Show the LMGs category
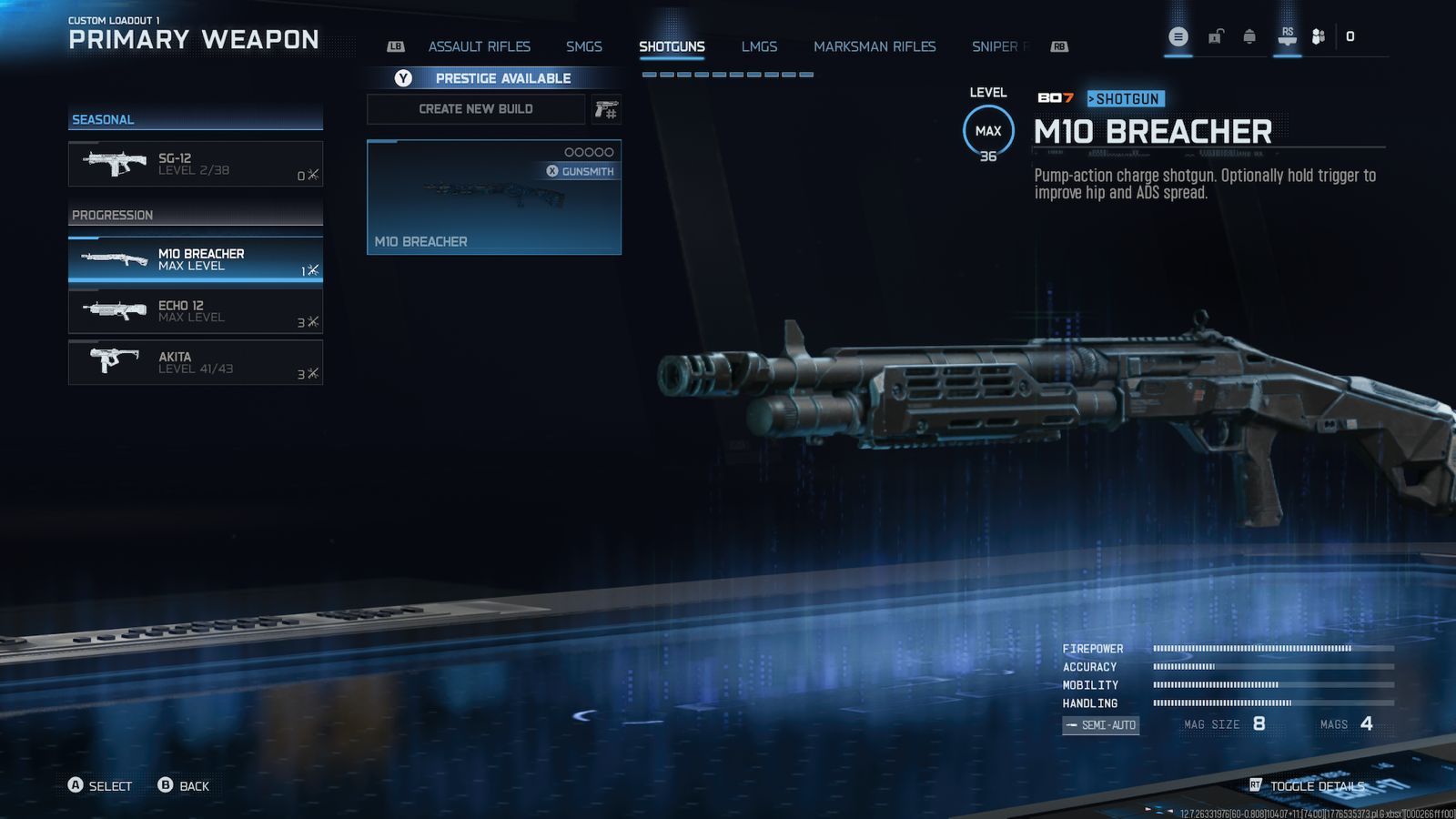 [x=759, y=46]
